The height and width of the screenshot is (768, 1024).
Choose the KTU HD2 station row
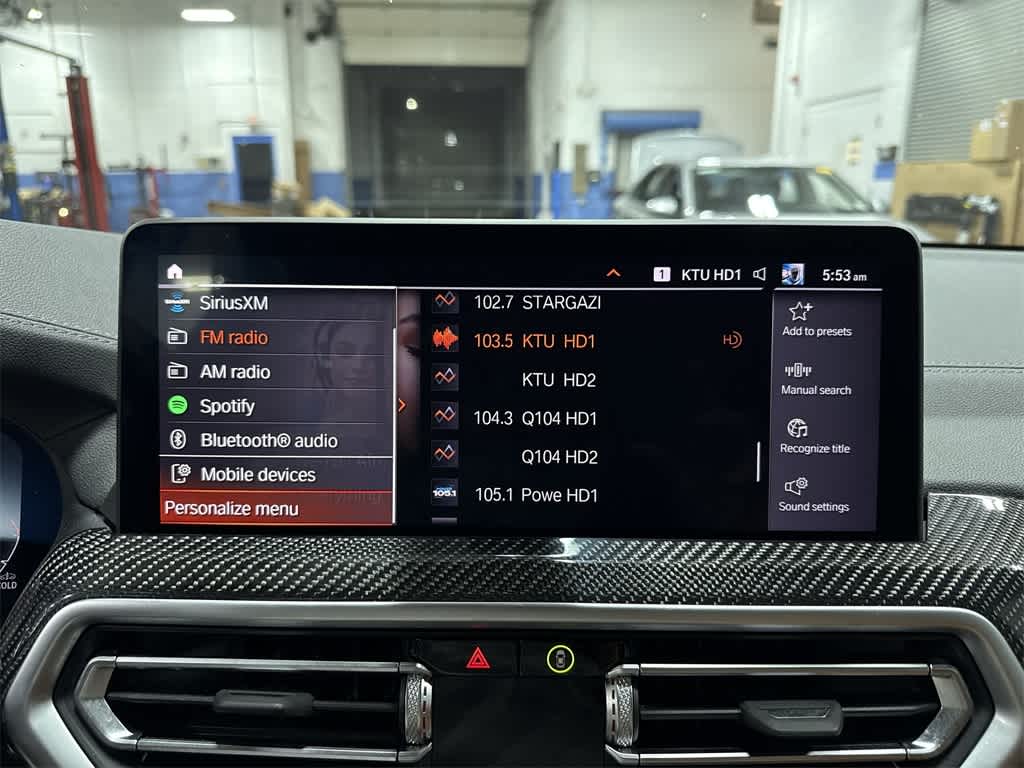point(558,380)
